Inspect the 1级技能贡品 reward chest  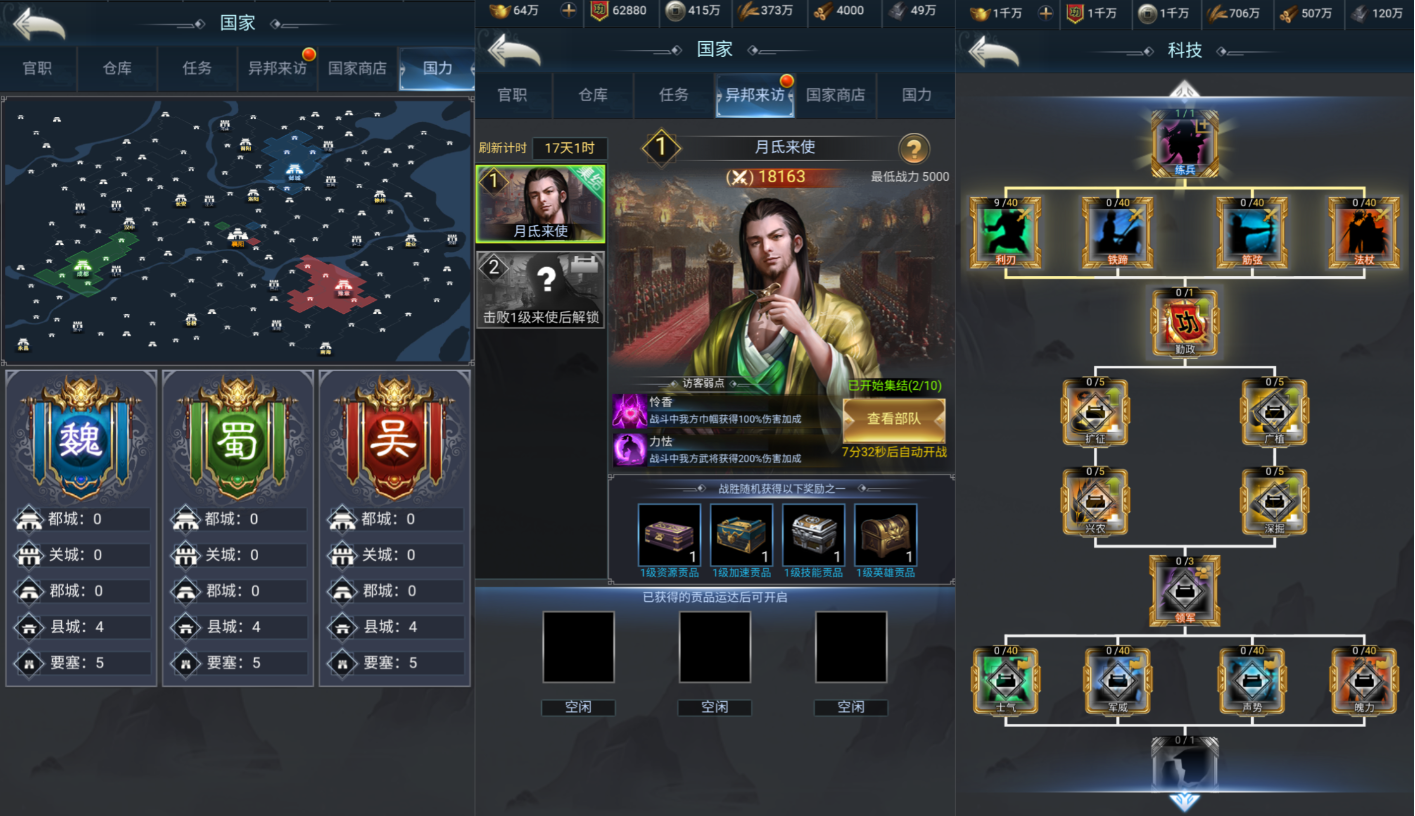click(813, 536)
